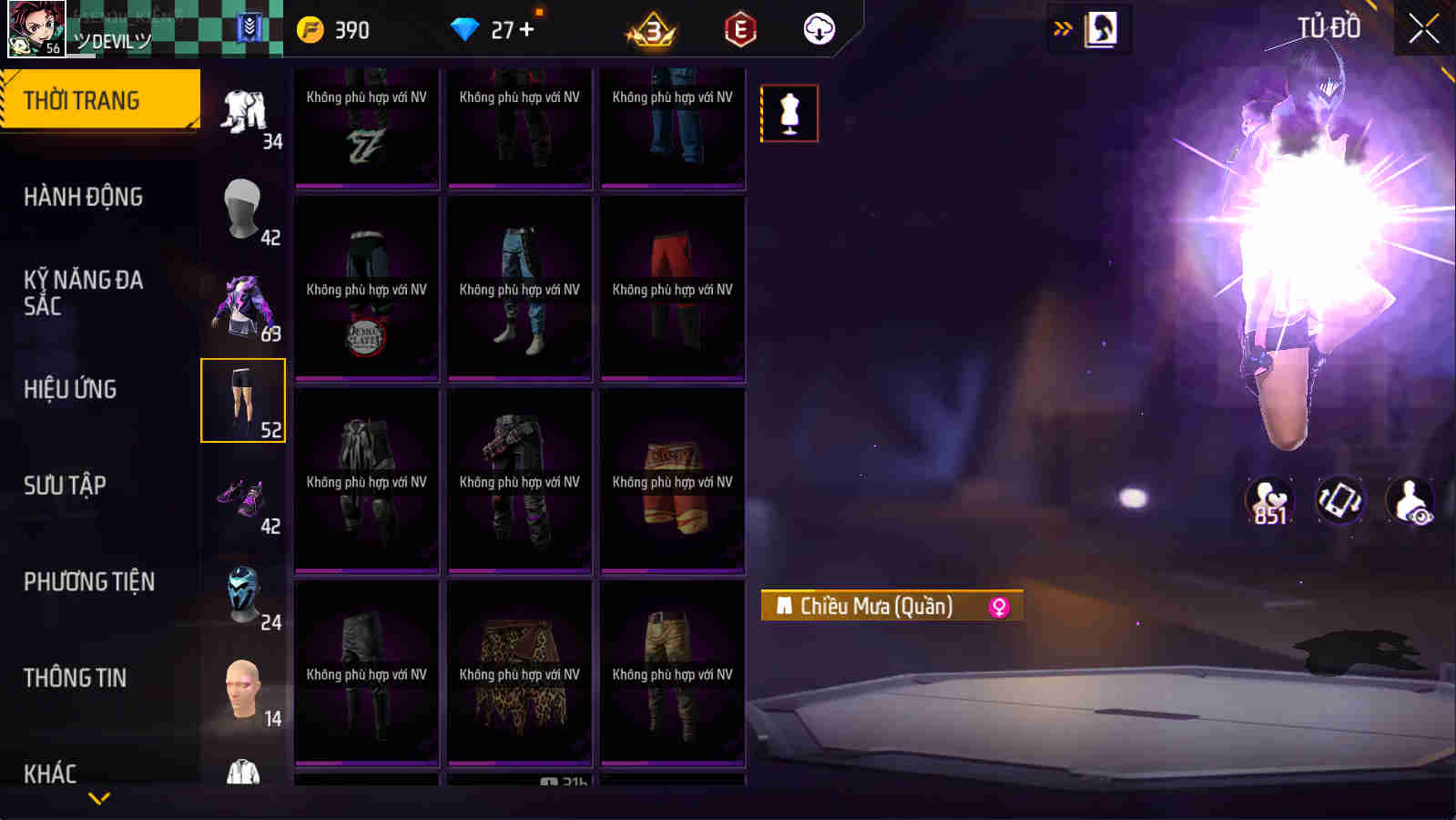Toggle the female gender symbol on item bar
1456x820 pixels.
click(1000, 608)
